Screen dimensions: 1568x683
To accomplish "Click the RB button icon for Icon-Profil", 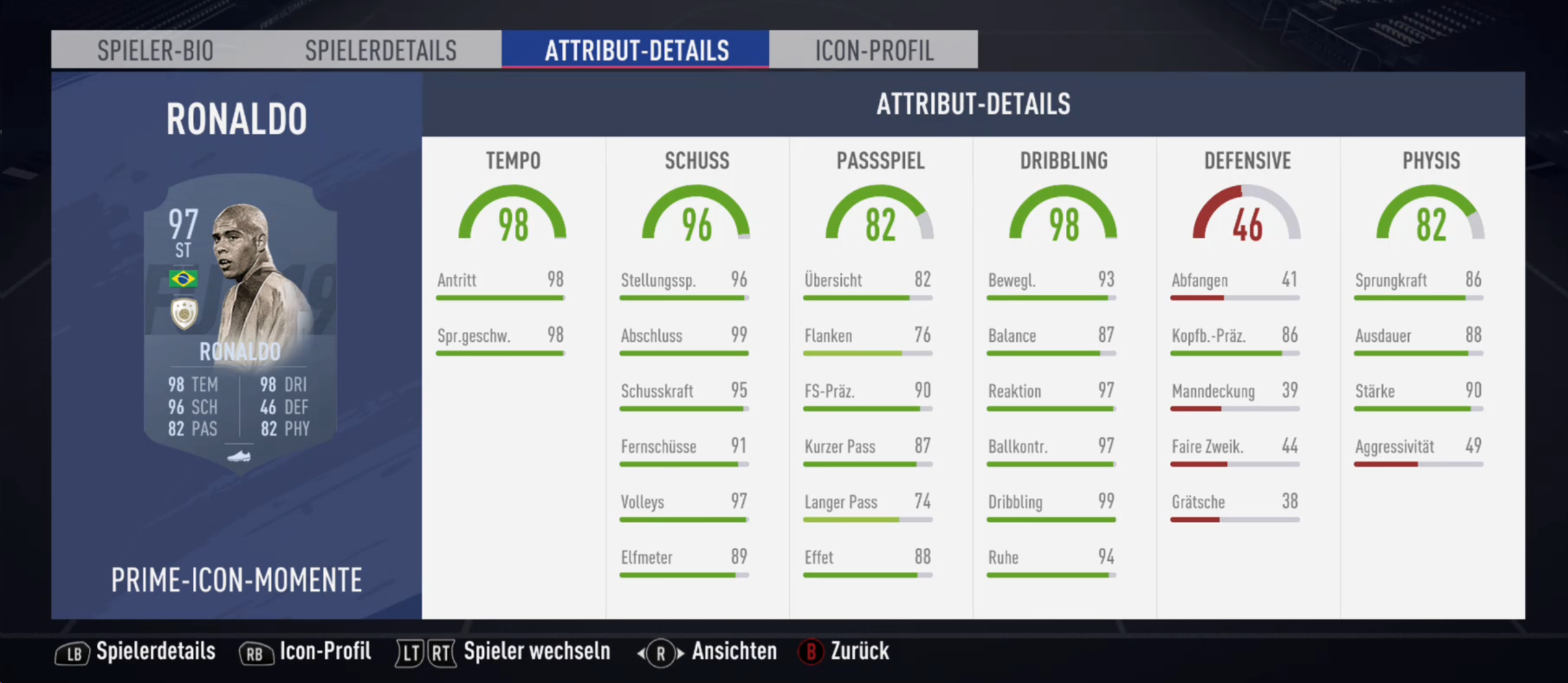I will pyautogui.click(x=256, y=652).
